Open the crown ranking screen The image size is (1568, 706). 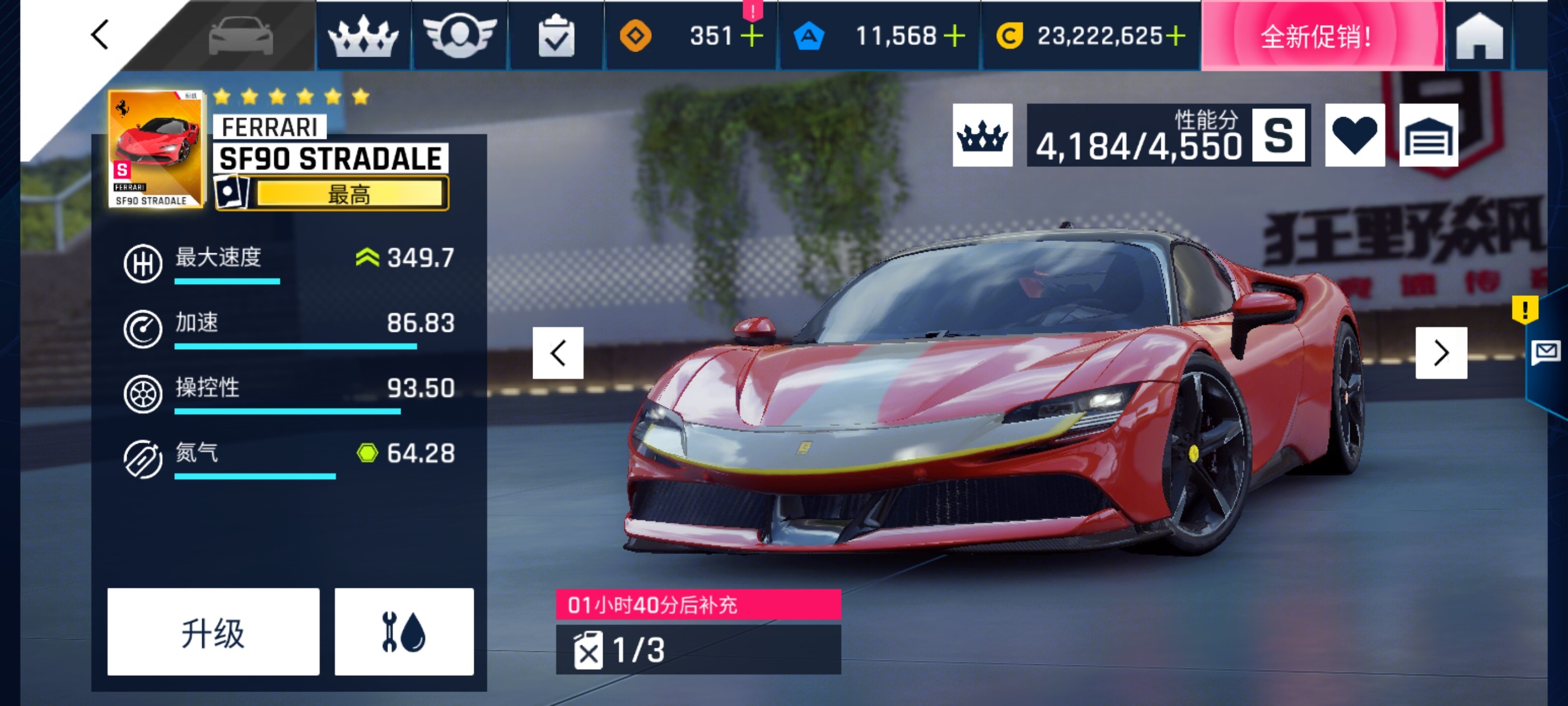click(364, 38)
